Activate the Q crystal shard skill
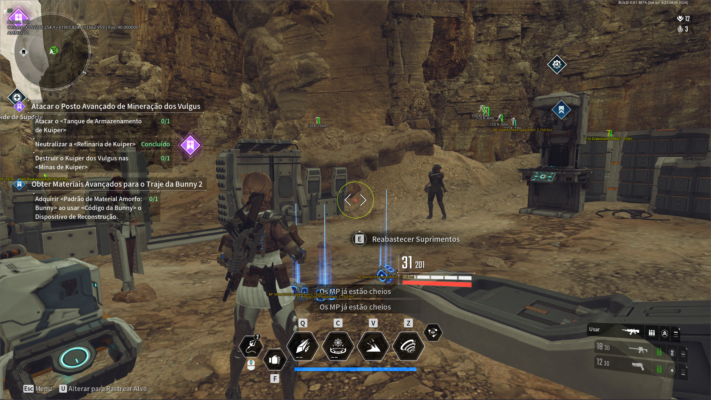 (302, 346)
